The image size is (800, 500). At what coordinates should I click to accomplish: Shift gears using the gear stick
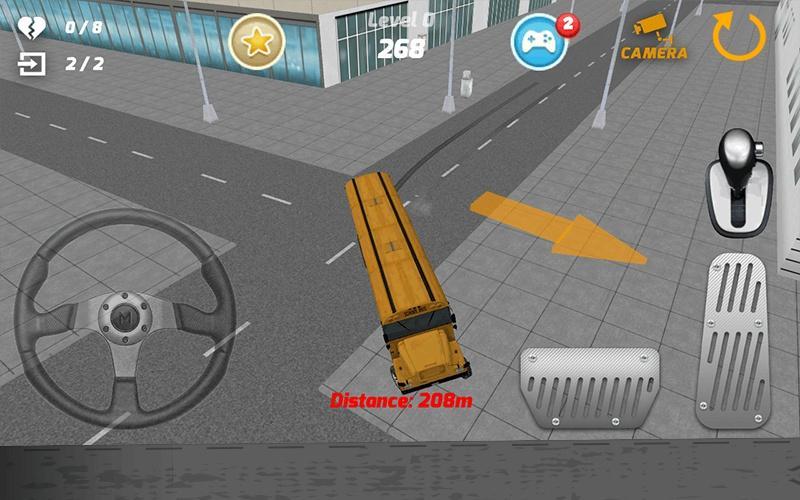pyautogui.click(x=740, y=181)
